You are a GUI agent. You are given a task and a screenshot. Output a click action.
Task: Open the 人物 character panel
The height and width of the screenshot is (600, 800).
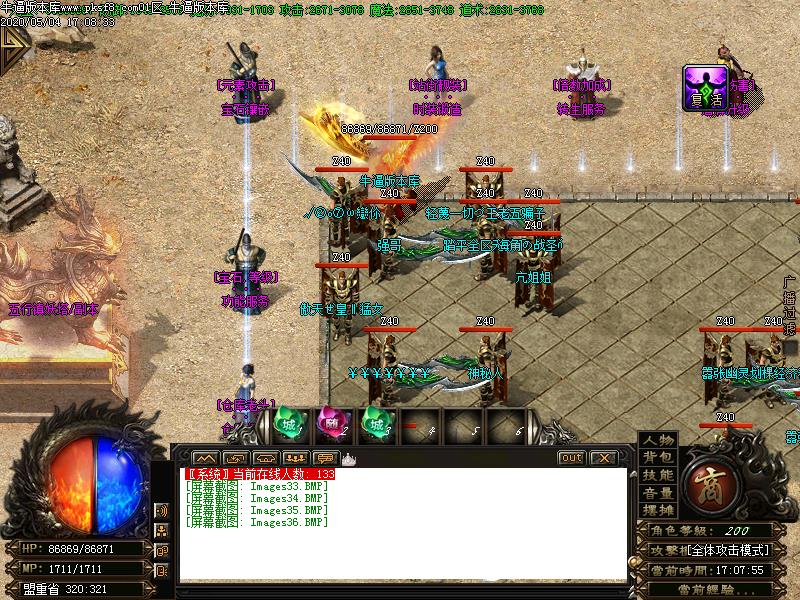[658, 441]
